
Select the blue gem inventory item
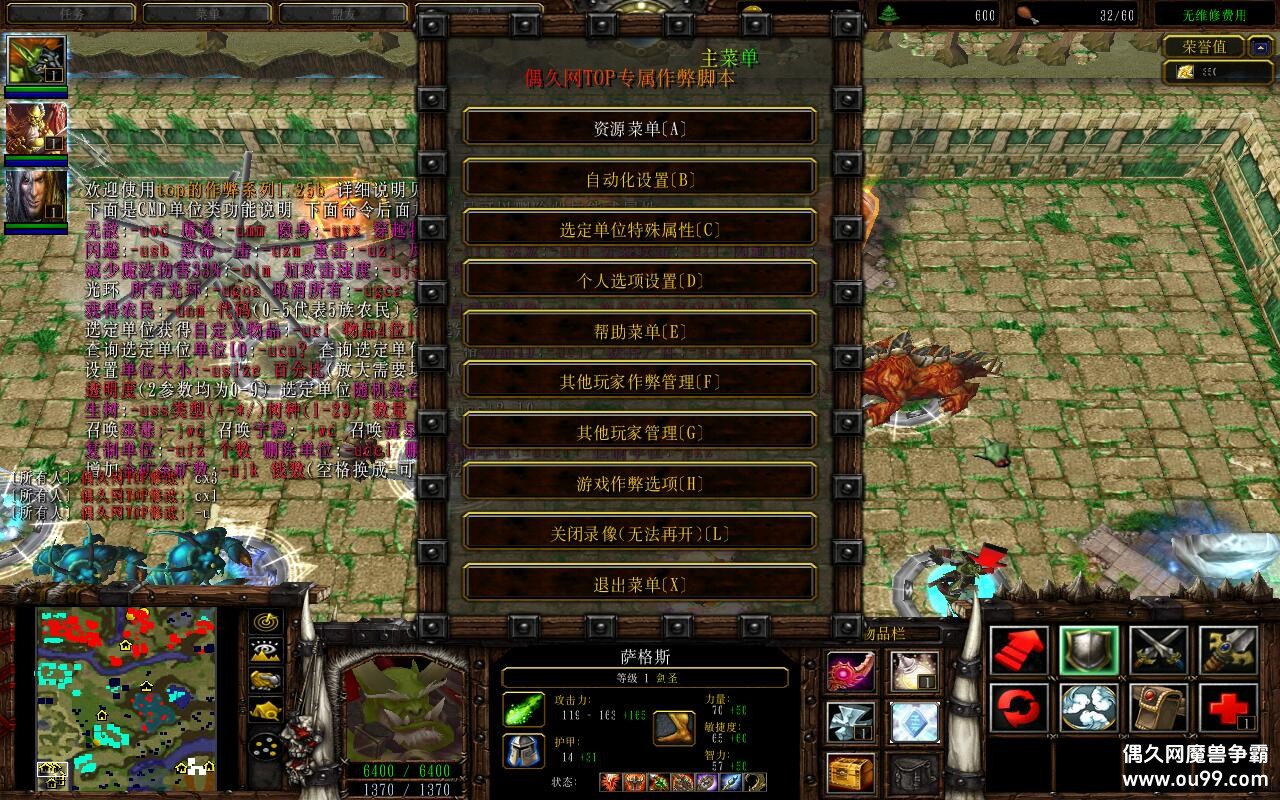click(913, 722)
